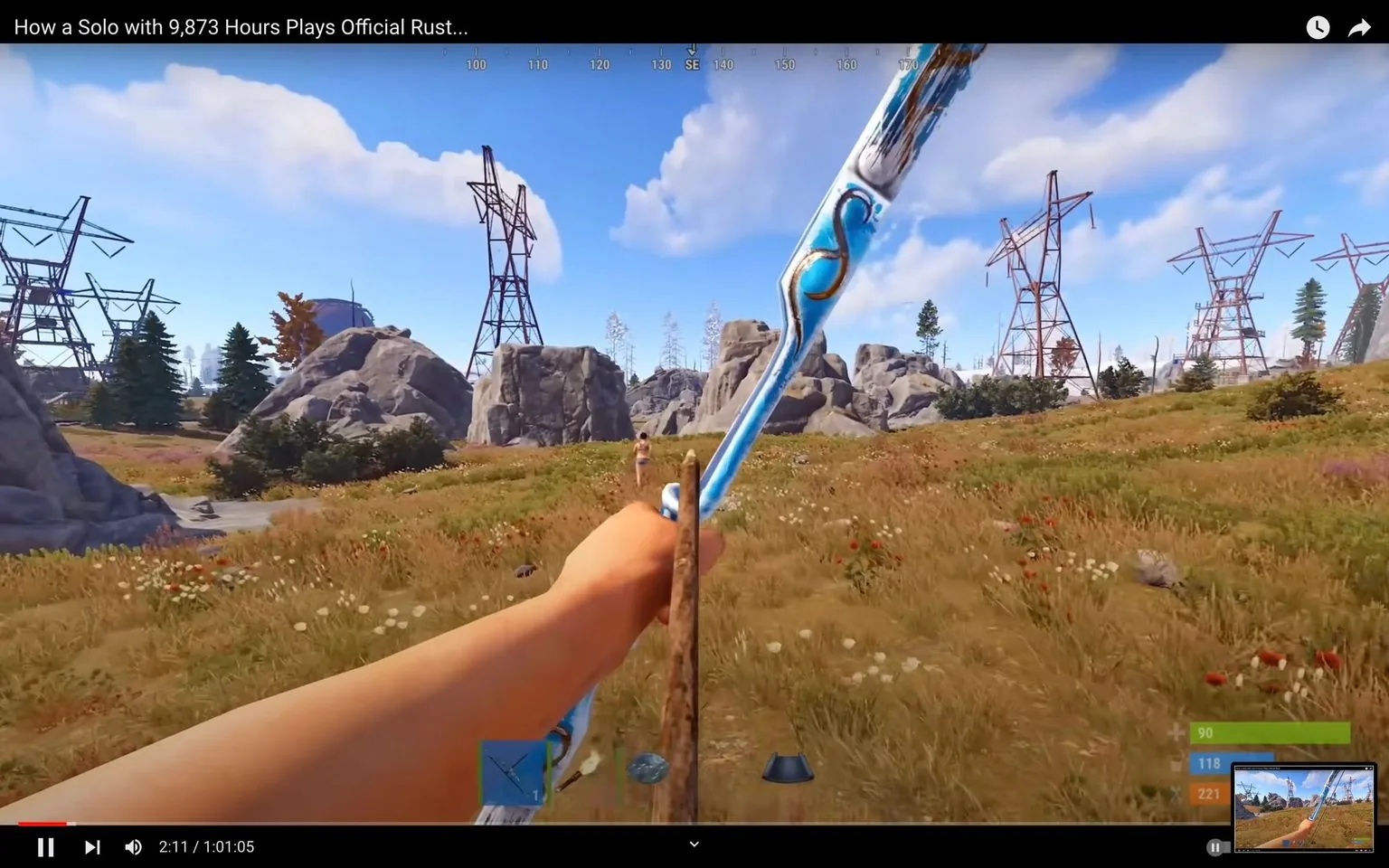Click the icon beside the blue 118 bar

point(1176,763)
